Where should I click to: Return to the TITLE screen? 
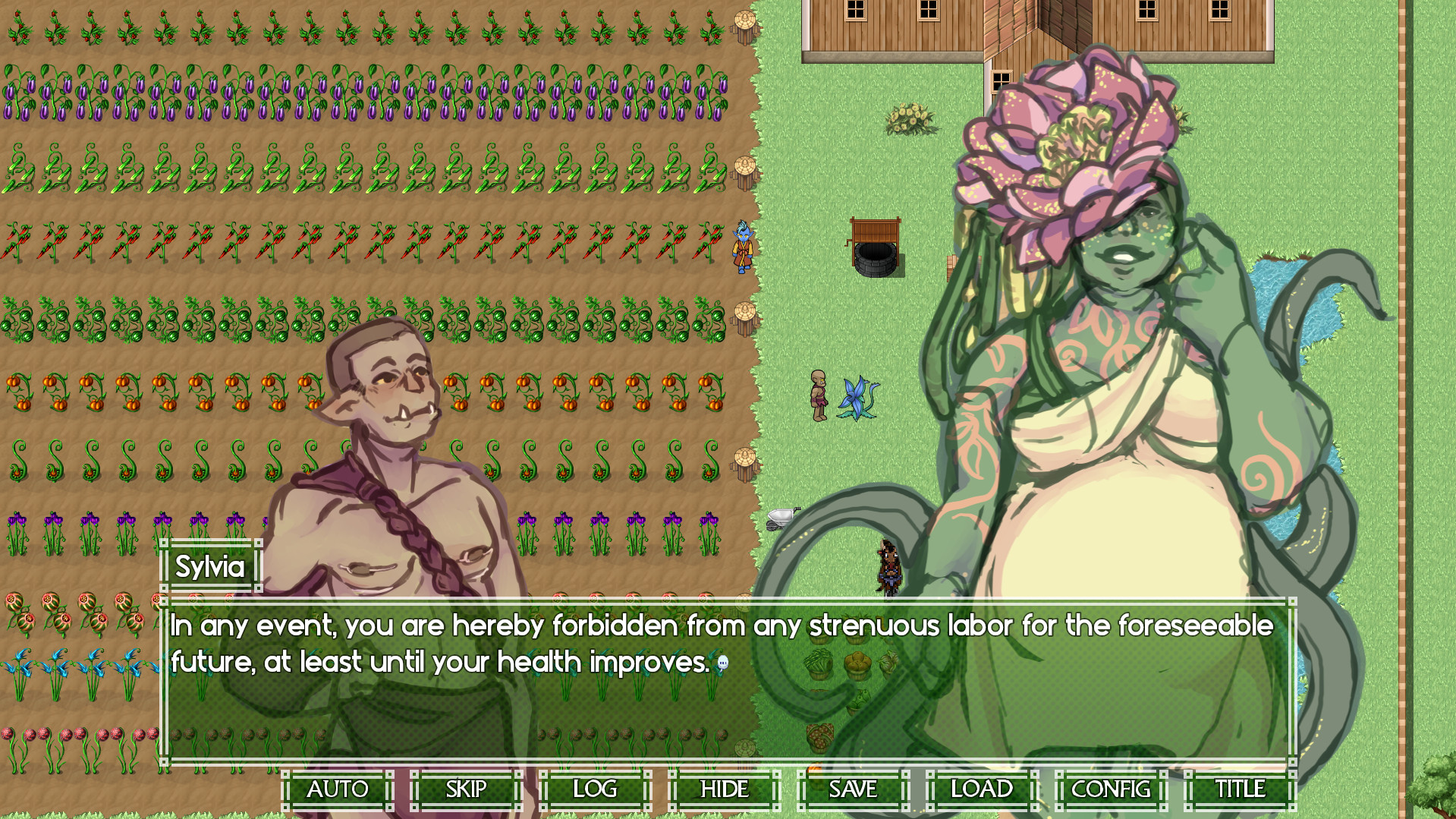click(x=1240, y=789)
